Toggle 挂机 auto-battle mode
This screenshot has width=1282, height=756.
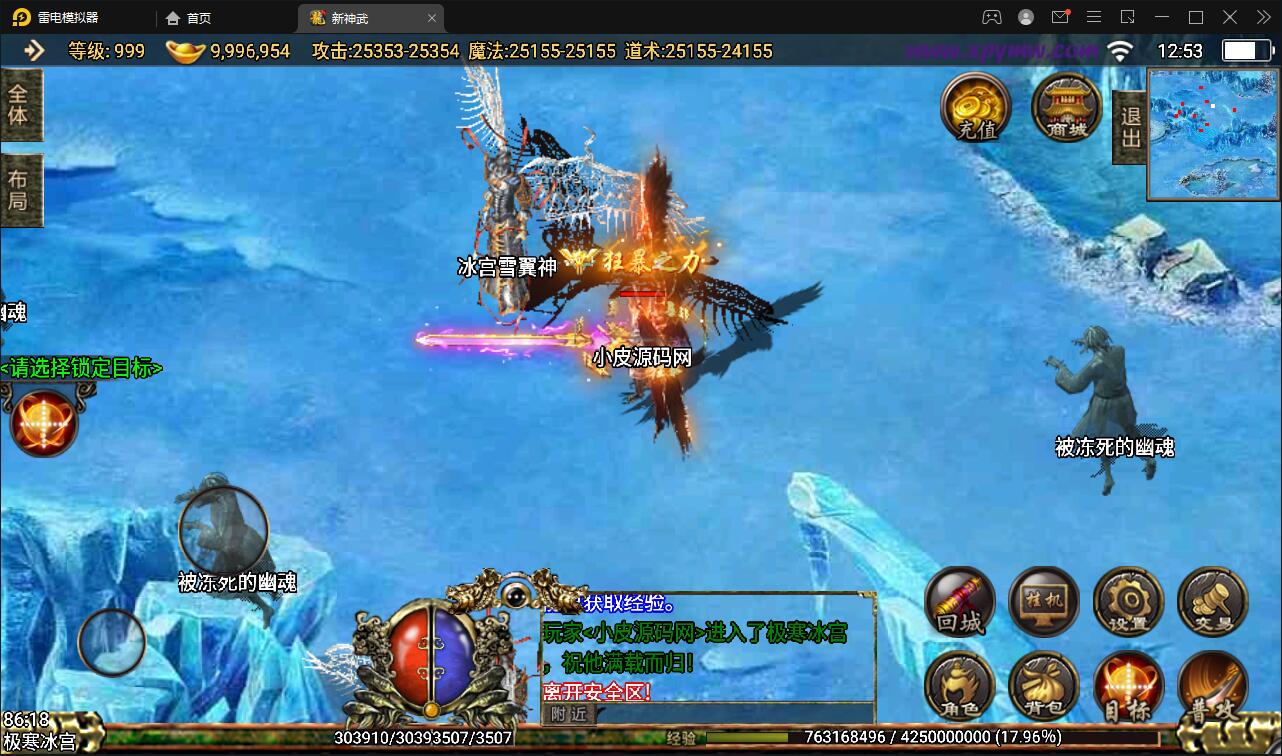coord(1043,601)
